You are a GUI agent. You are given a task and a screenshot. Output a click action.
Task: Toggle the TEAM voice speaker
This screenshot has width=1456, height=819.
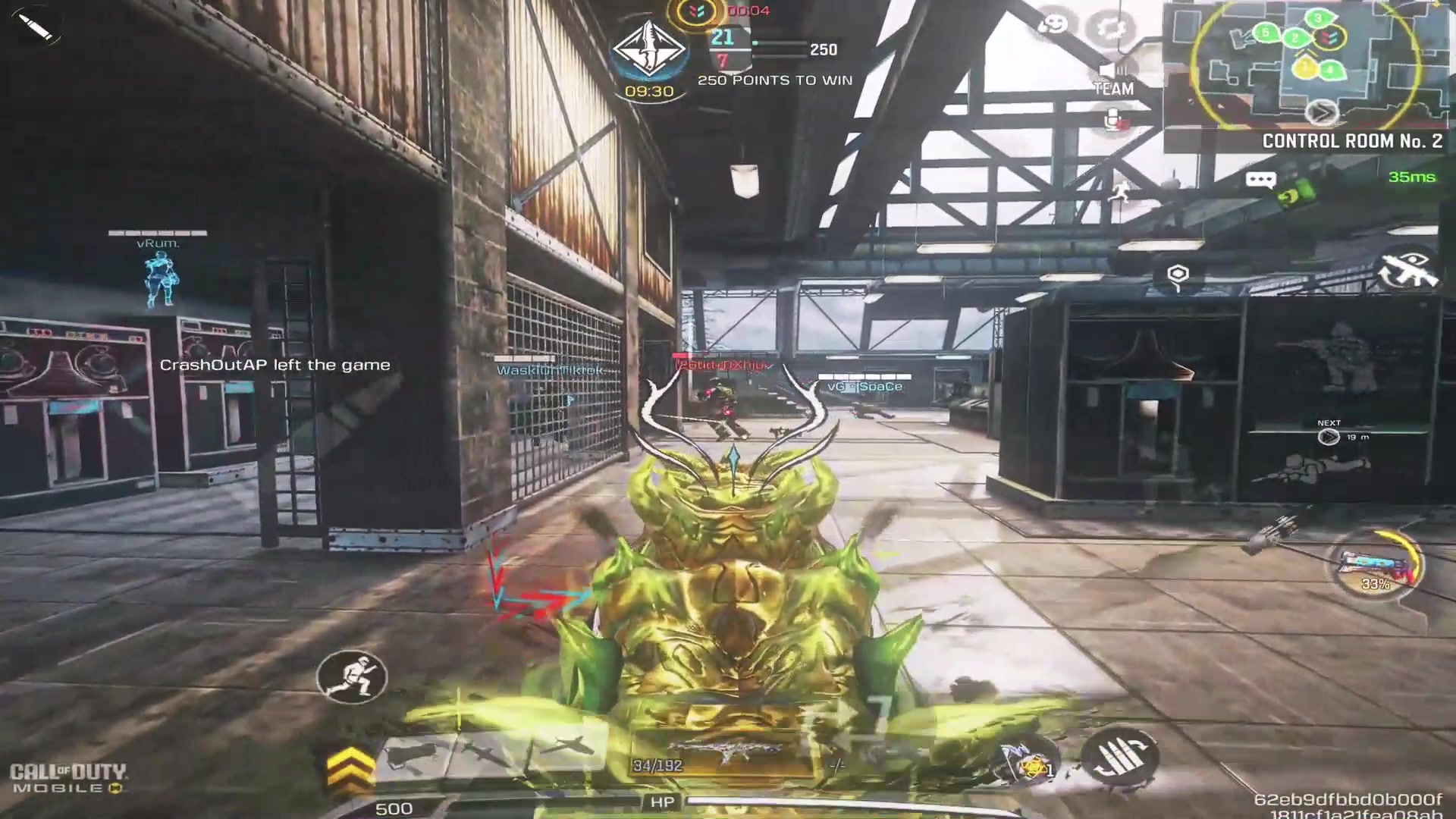1112,77
